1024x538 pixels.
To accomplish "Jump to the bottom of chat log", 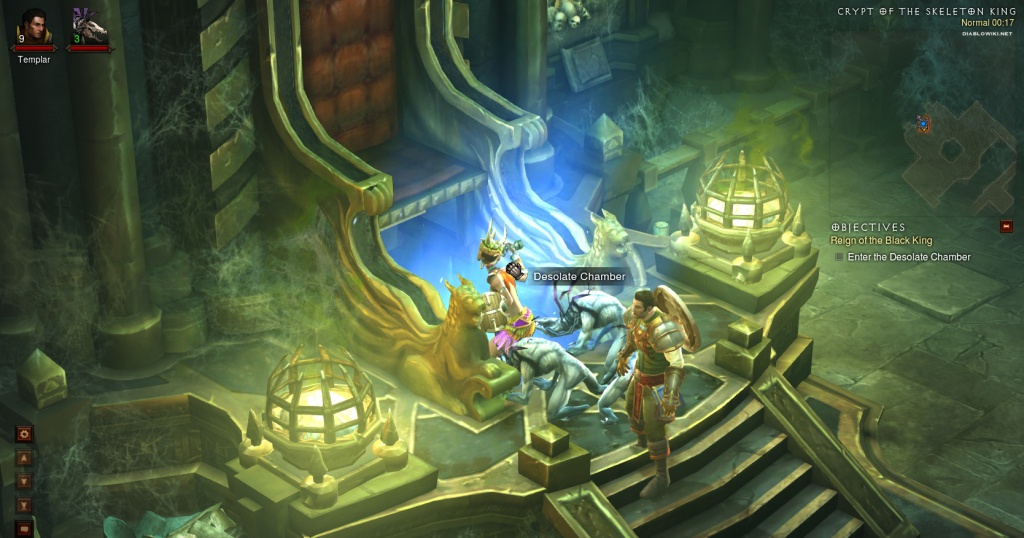I will (x=25, y=505).
